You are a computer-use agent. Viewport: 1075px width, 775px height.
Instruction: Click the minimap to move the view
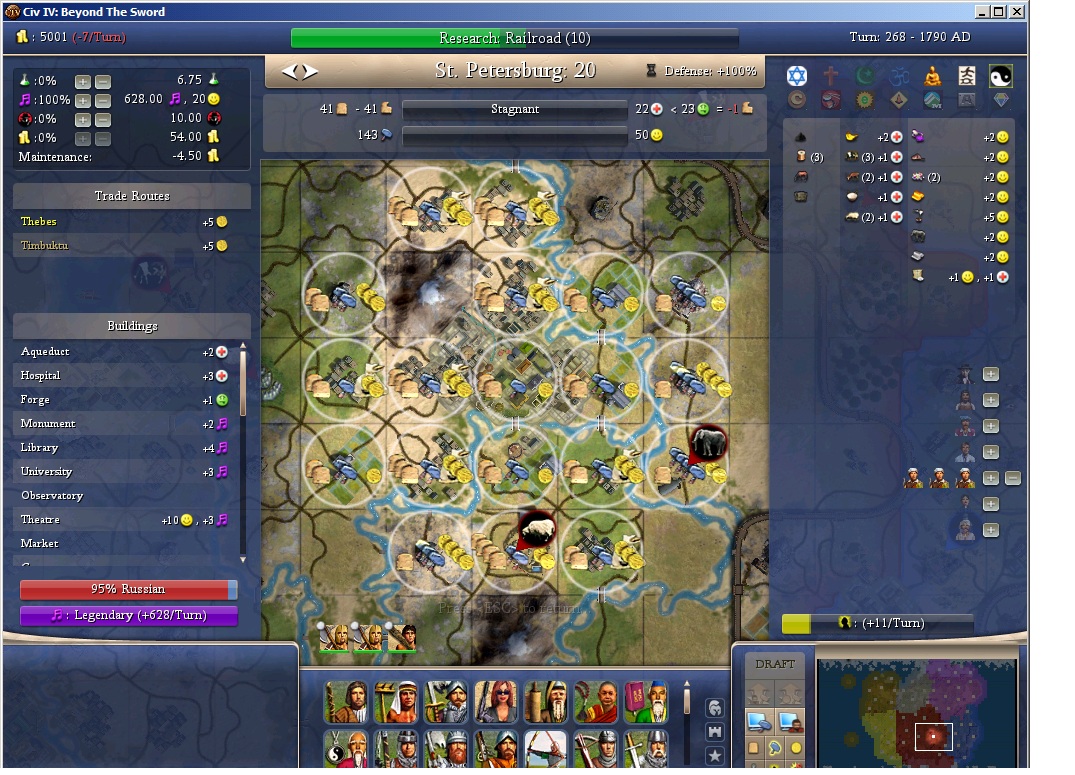(917, 712)
